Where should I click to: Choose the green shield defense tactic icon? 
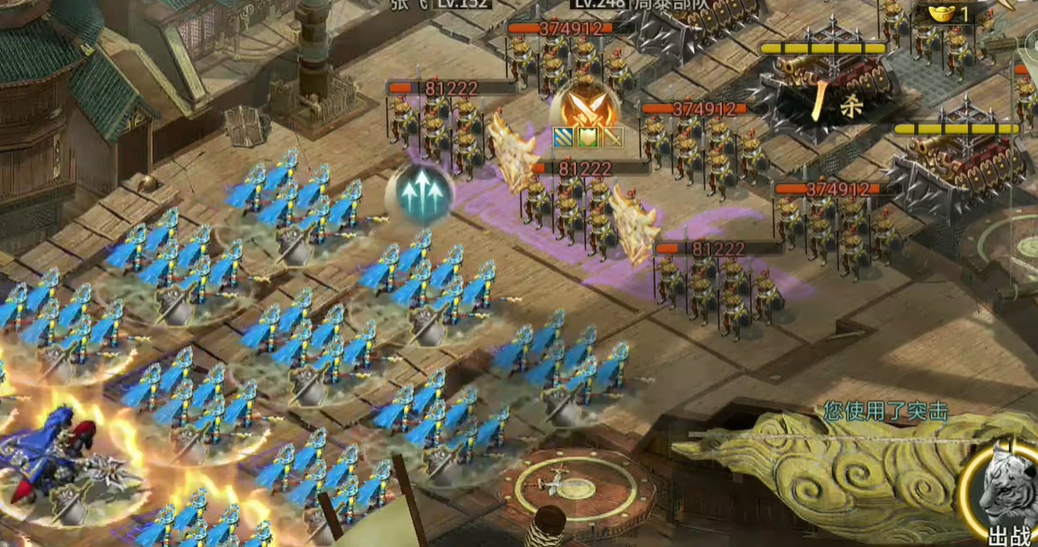click(587, 138)
